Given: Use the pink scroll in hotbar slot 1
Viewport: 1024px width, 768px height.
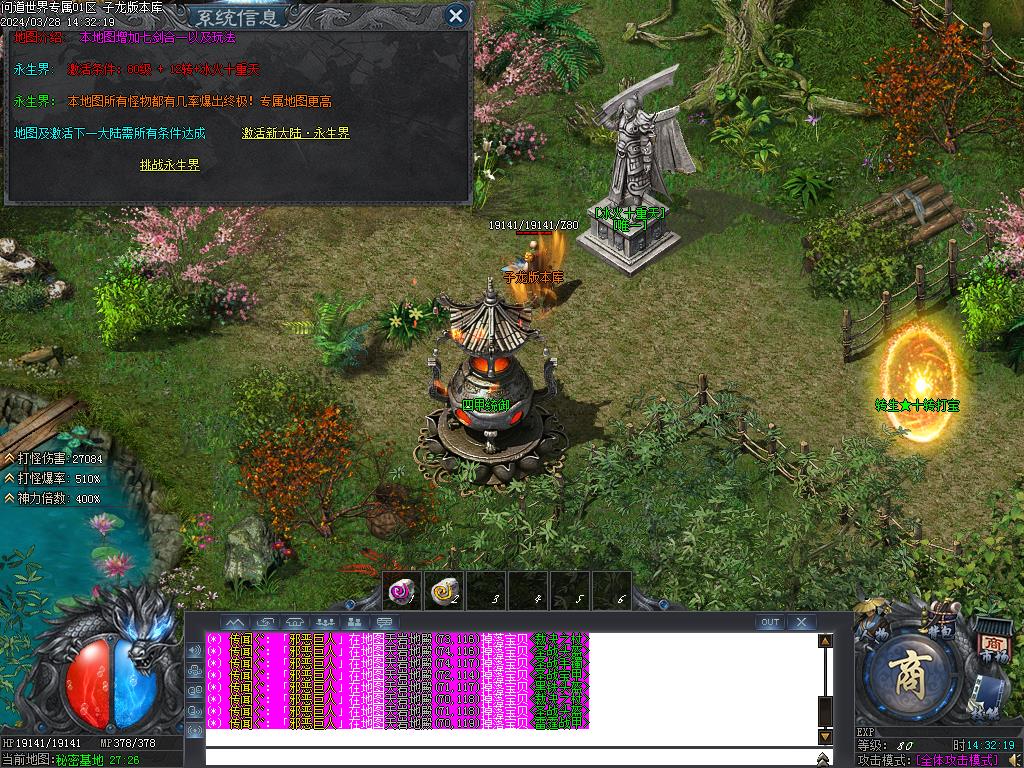Looking at the screenshot, I should pyautogui.click(x=402, y=592).
